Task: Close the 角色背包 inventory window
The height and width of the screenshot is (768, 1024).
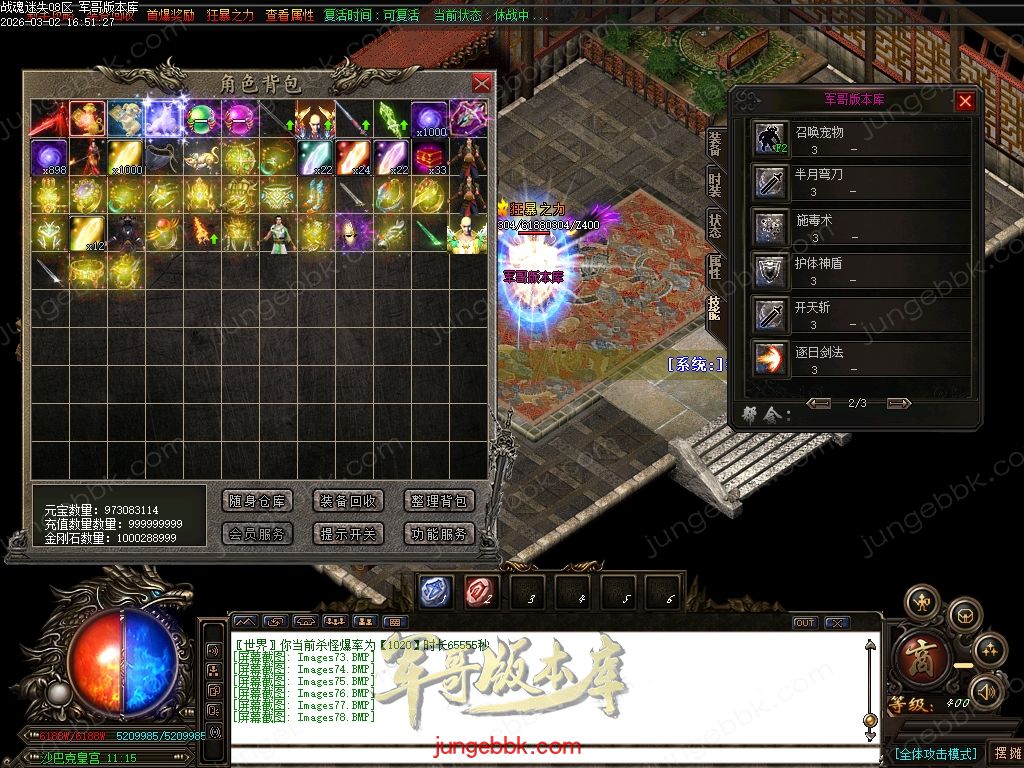Action: (x=481, y=83)
